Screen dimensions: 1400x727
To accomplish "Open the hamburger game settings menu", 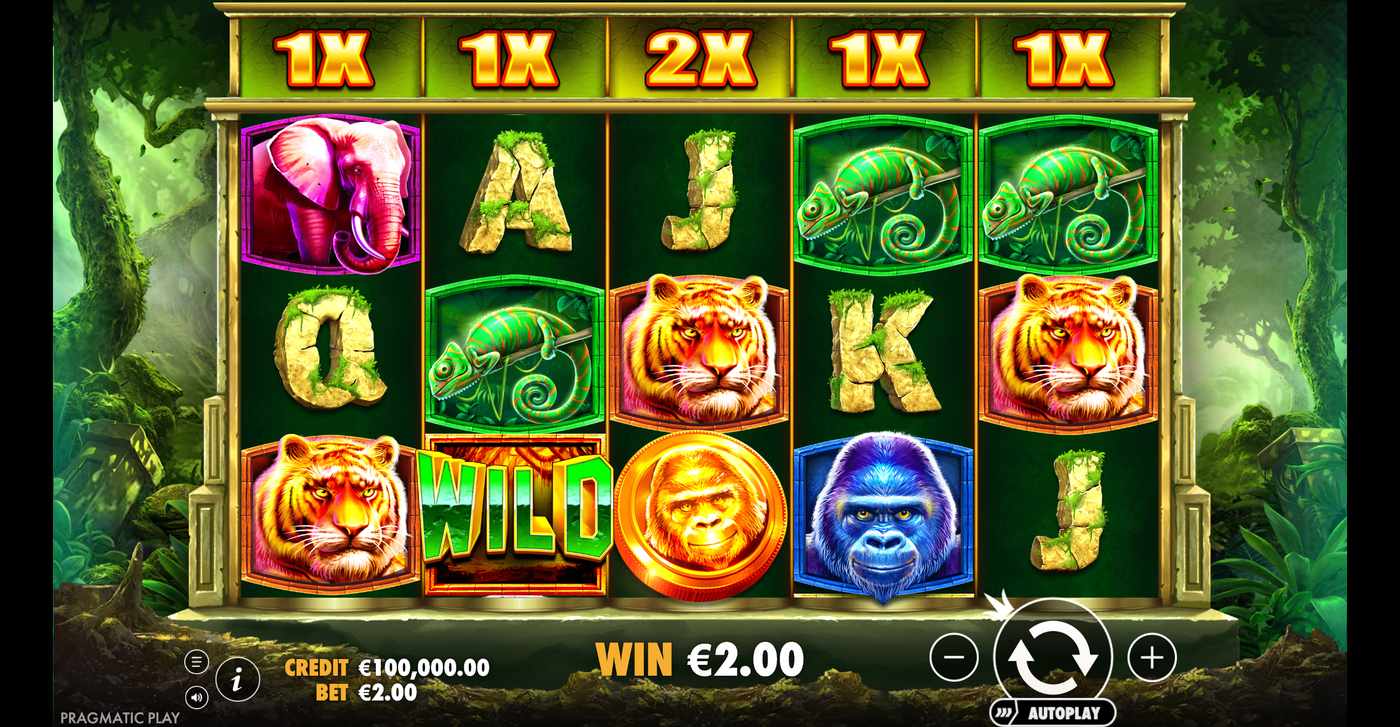I will (x=197, y=660).
